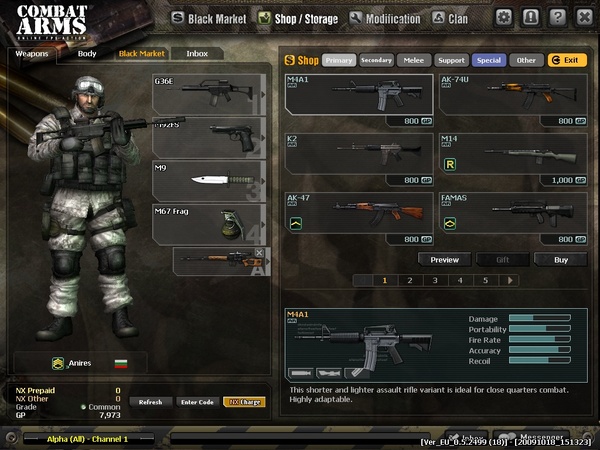Preview the selected weapon
Screen dimensions: 600x450
tap(444, 259)
